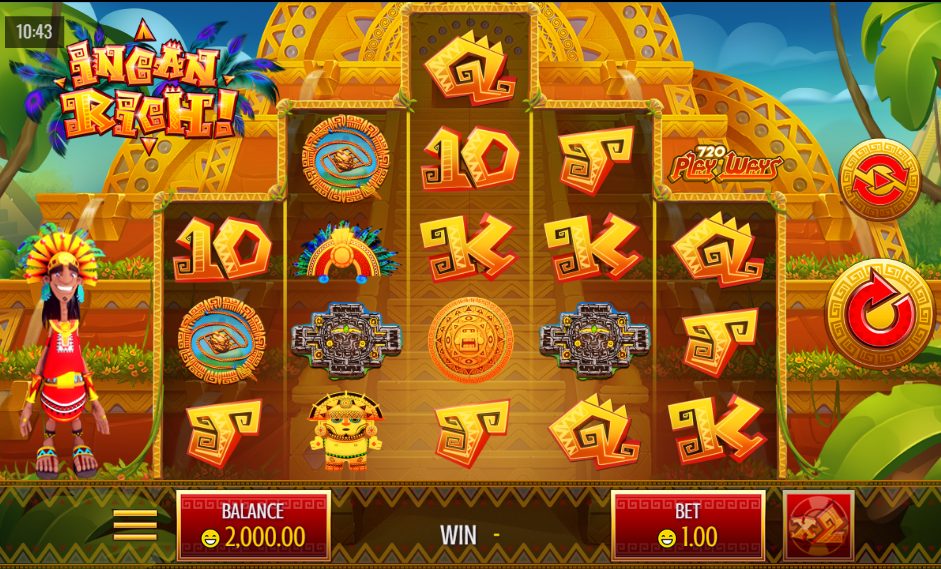
Task: Open the bet amount panel
Action: point(688,525)
